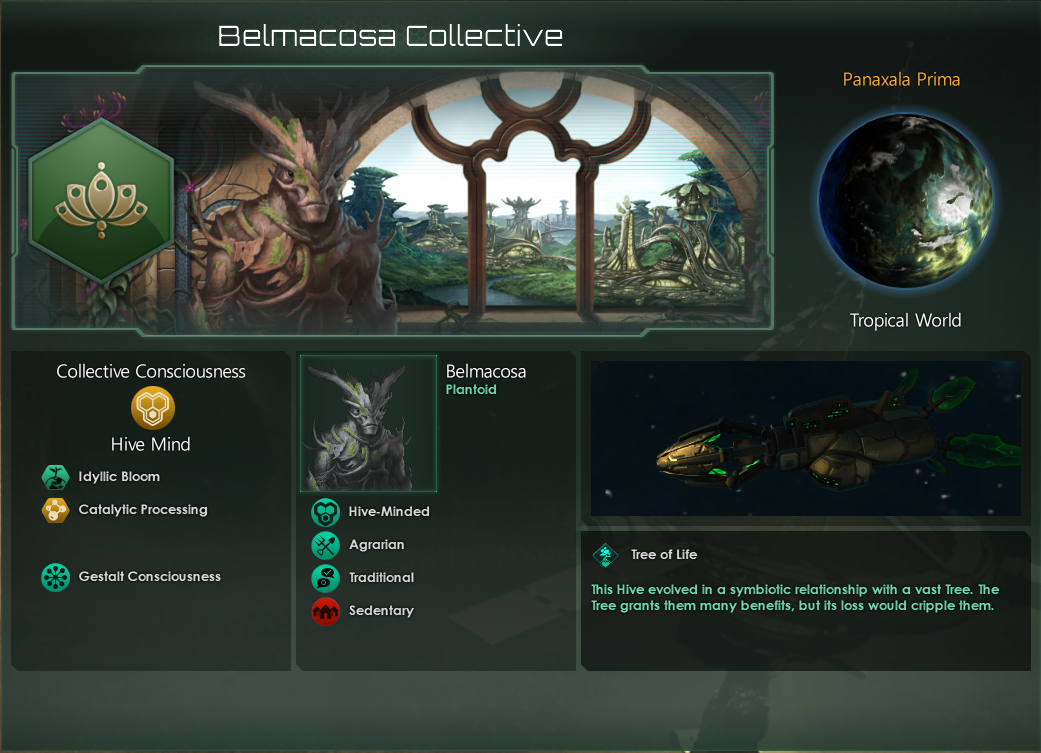The height and width of the screenshot is (753, 1041).
Task: Select the Hive Mind authority icon
Action: pos(153,408)
